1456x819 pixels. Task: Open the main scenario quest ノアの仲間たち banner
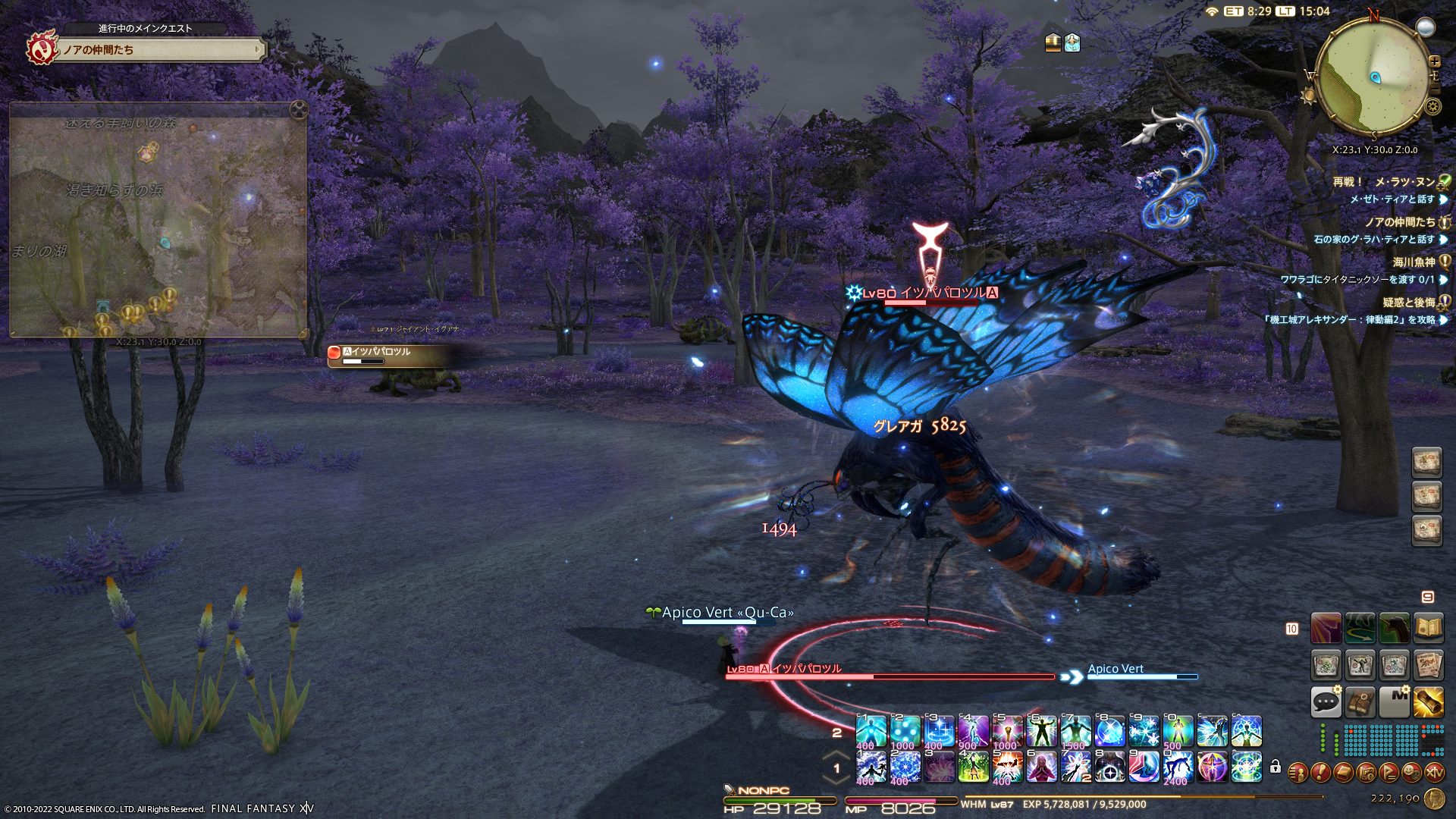[161, 50]
